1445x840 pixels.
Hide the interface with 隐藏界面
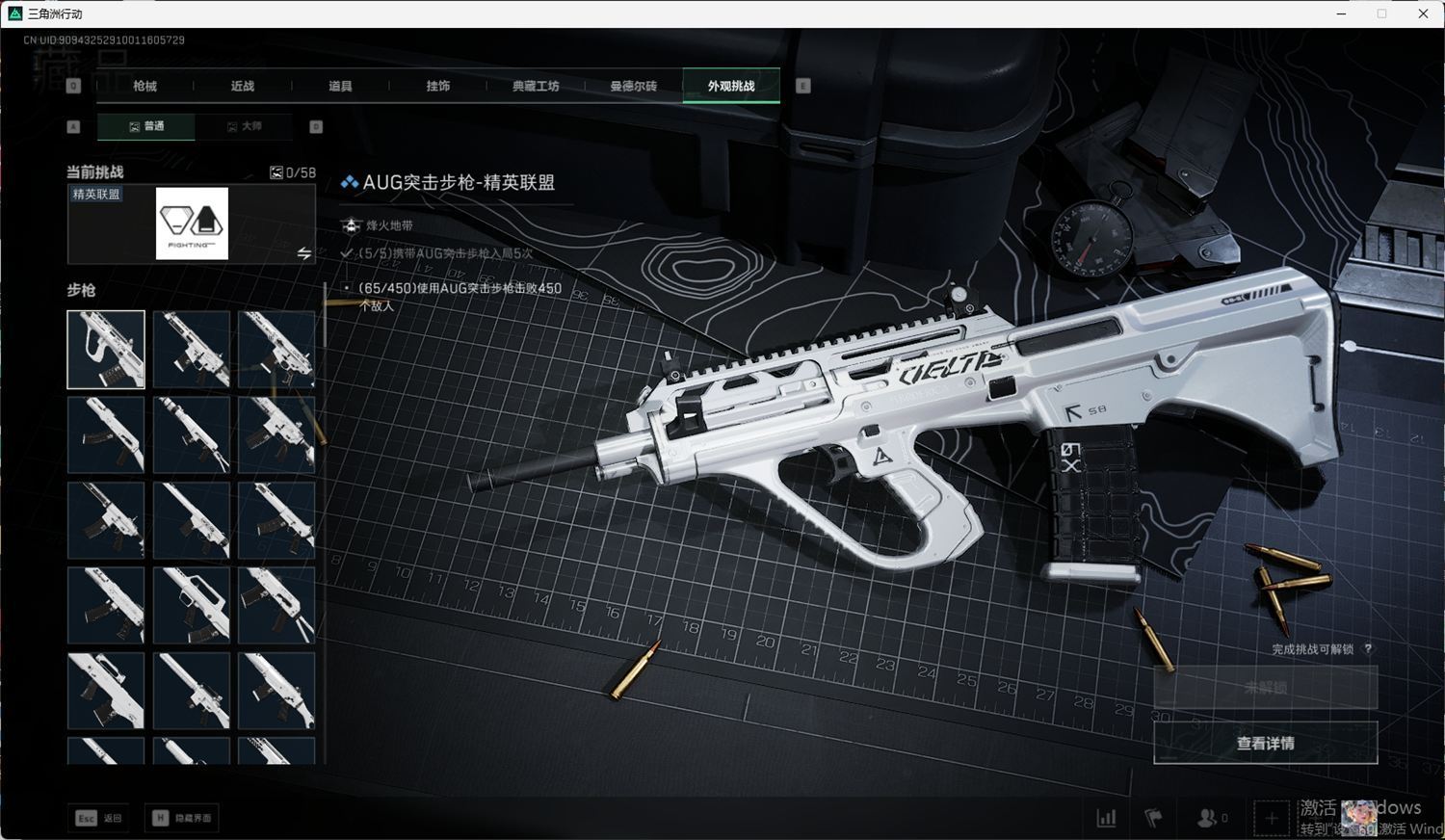tap(182, 818)
